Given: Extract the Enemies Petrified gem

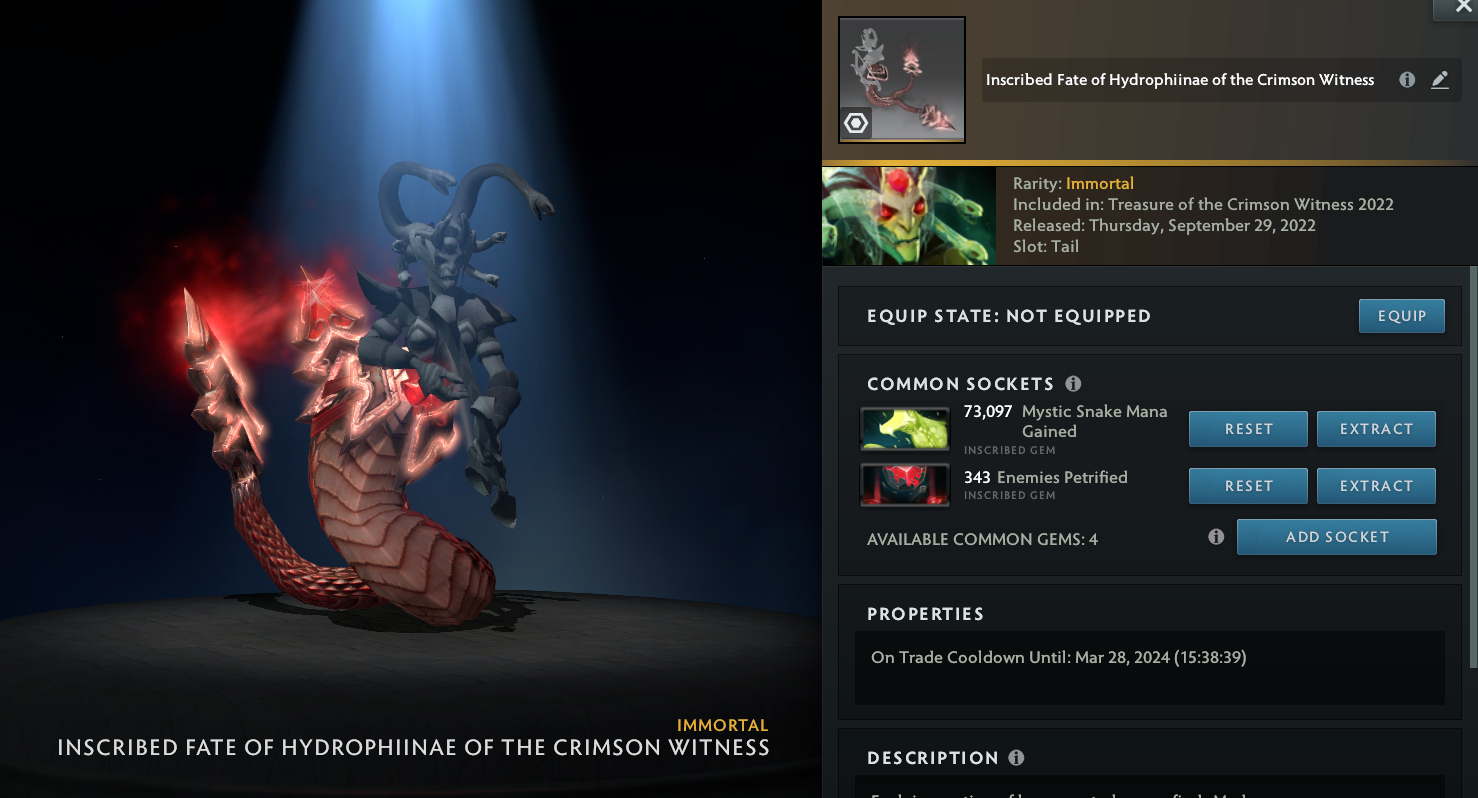Looking at the screenshot, I should (x=1376, y=486).
